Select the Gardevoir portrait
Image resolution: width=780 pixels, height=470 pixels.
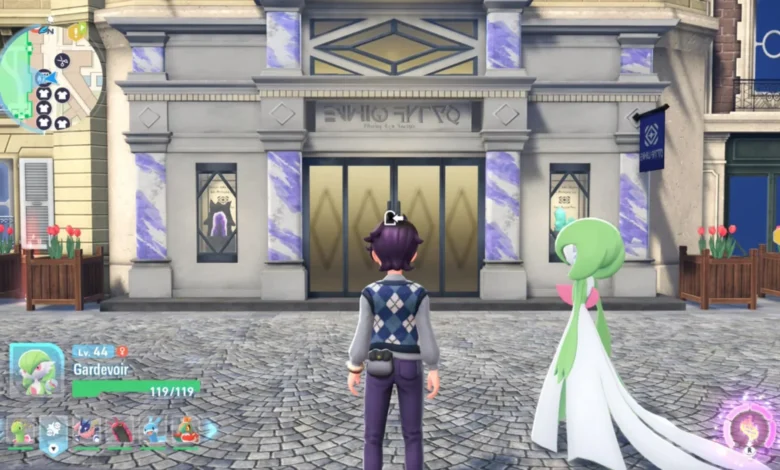pos(36,369)
